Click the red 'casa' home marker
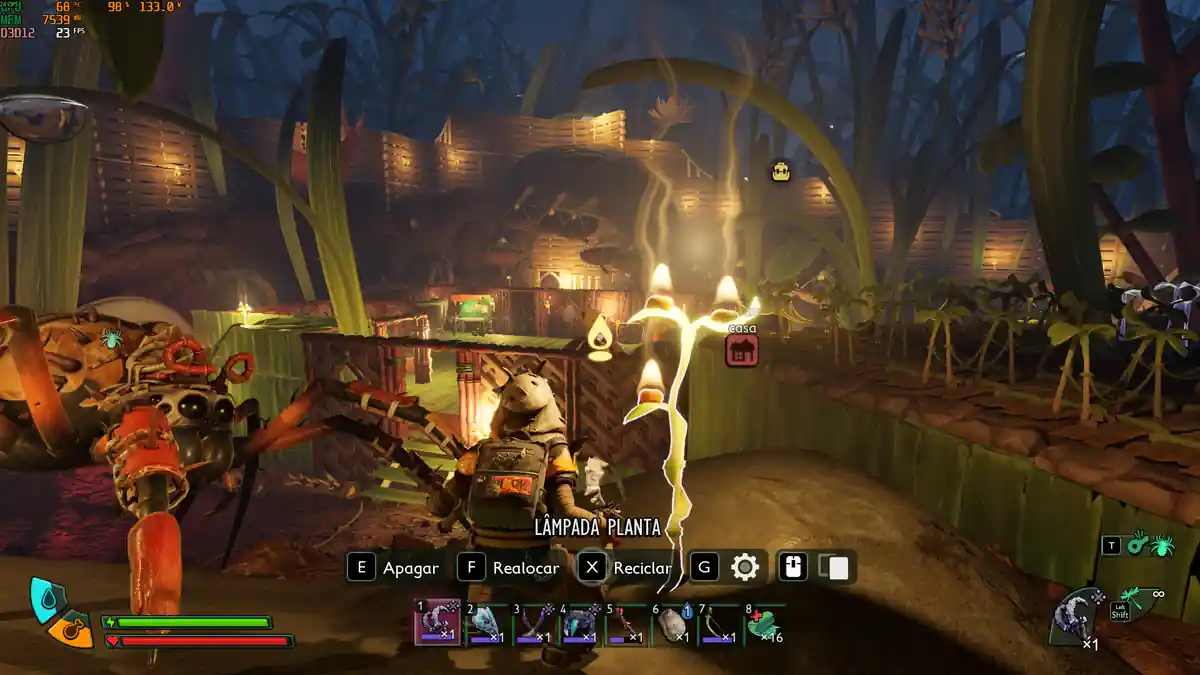The image size is (1200, 675). [741, 349]
